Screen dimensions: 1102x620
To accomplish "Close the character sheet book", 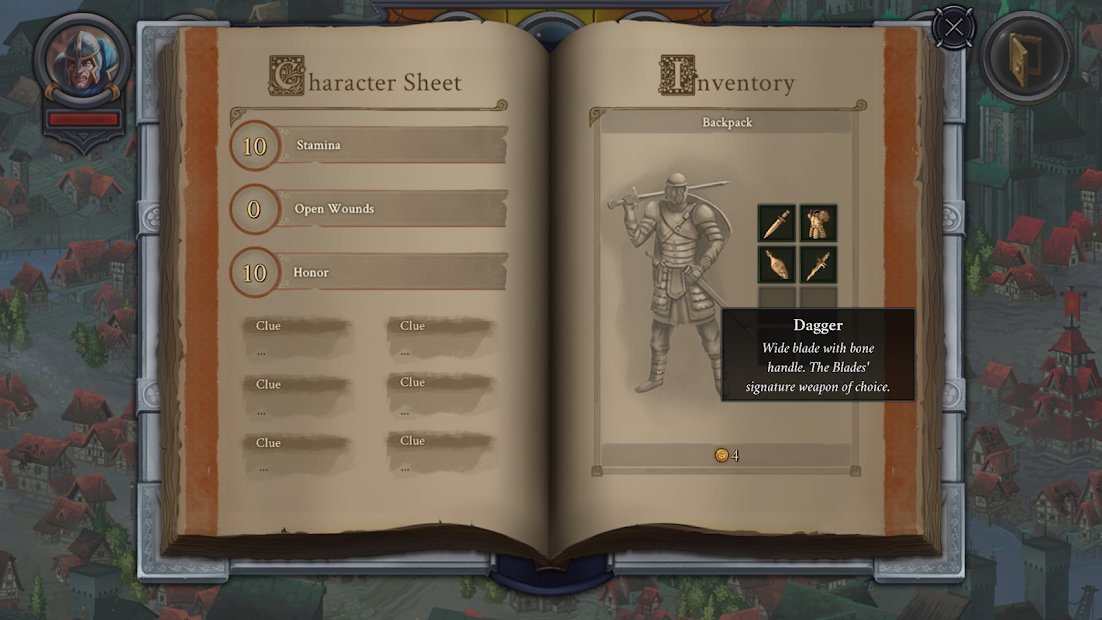I will coord(954,27).
